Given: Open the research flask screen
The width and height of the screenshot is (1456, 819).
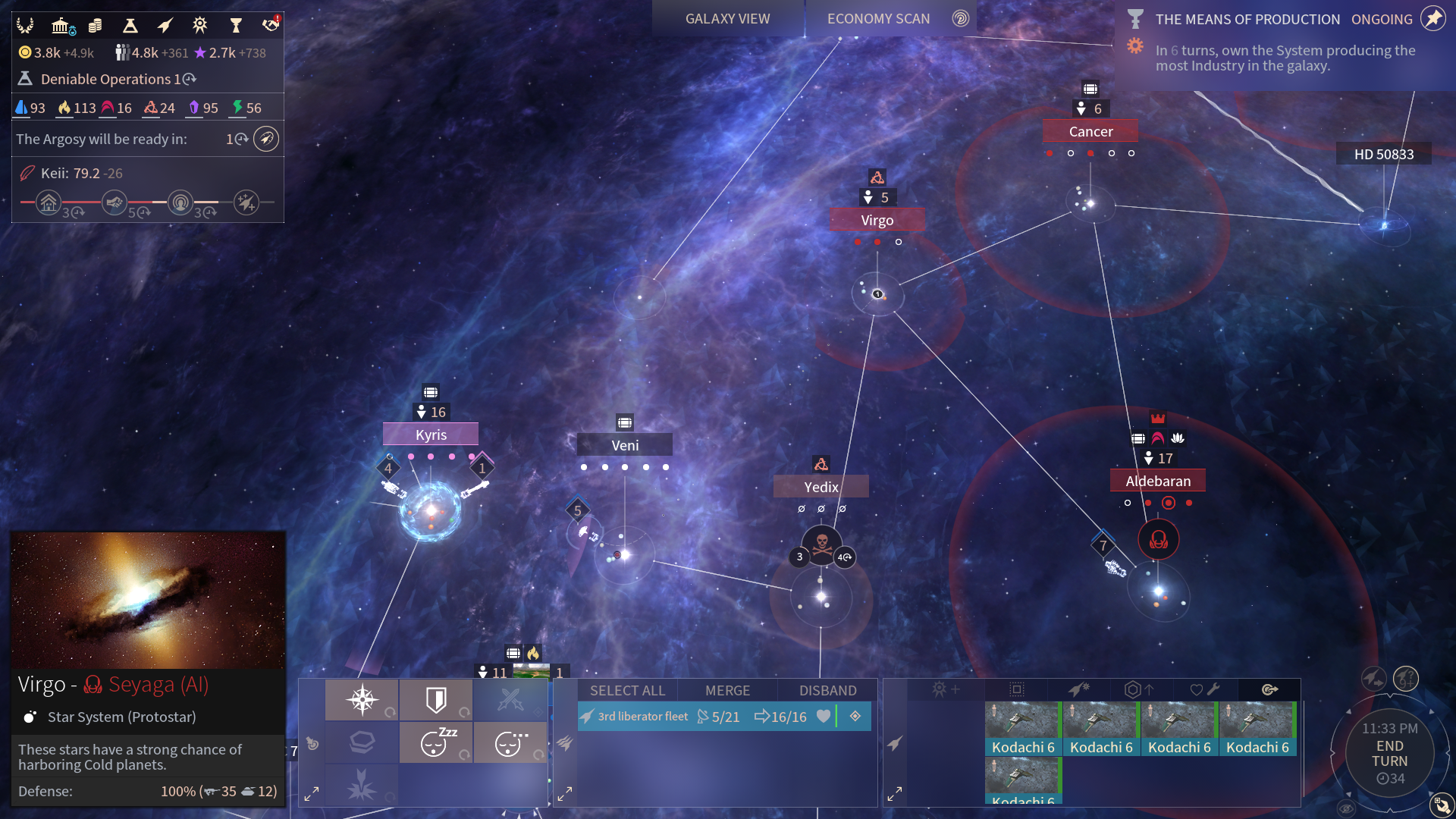Looking at the screenshot, I should tap(130, 26).
